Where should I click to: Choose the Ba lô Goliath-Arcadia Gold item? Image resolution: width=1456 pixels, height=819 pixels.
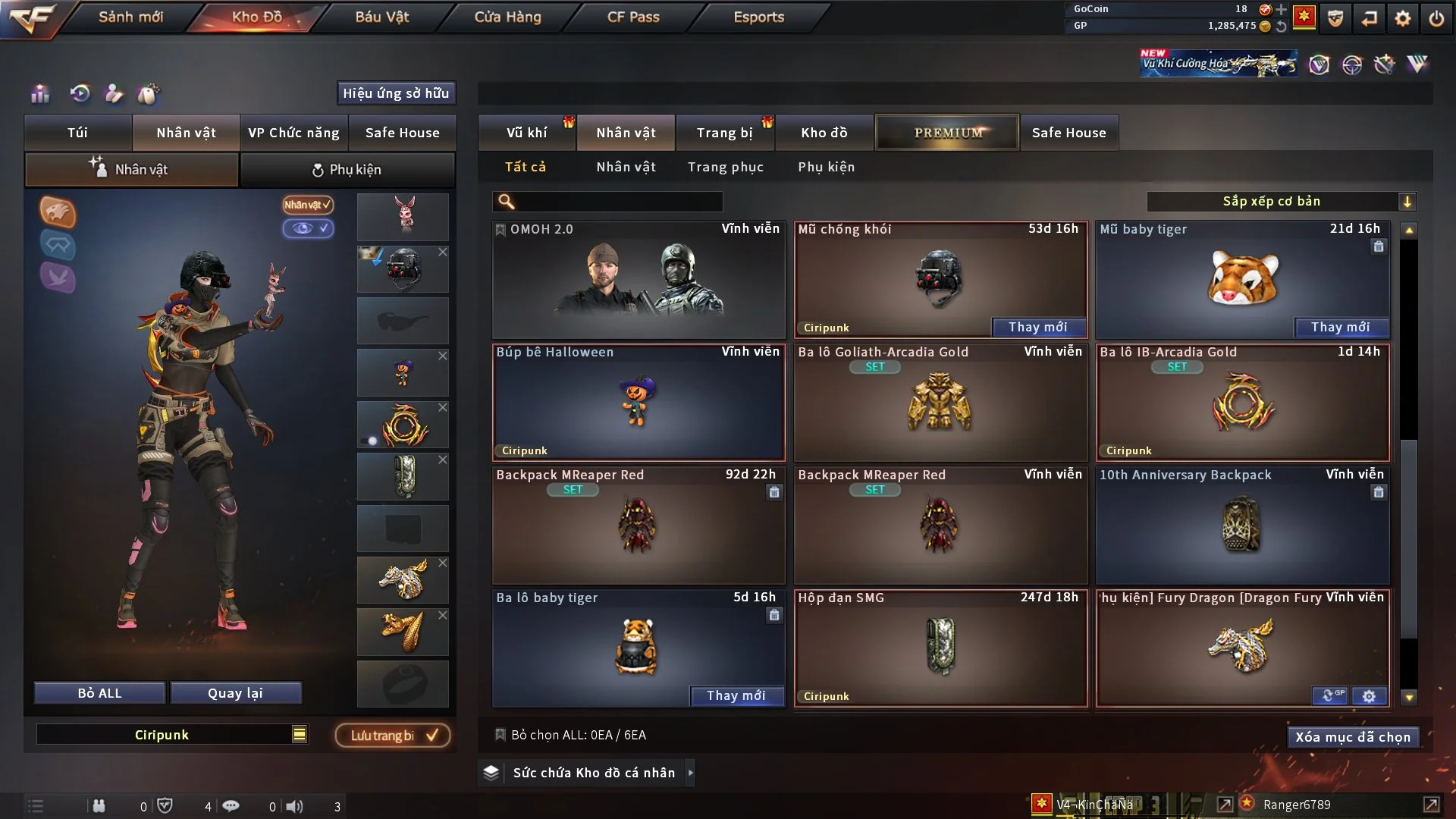coord(940,403)
